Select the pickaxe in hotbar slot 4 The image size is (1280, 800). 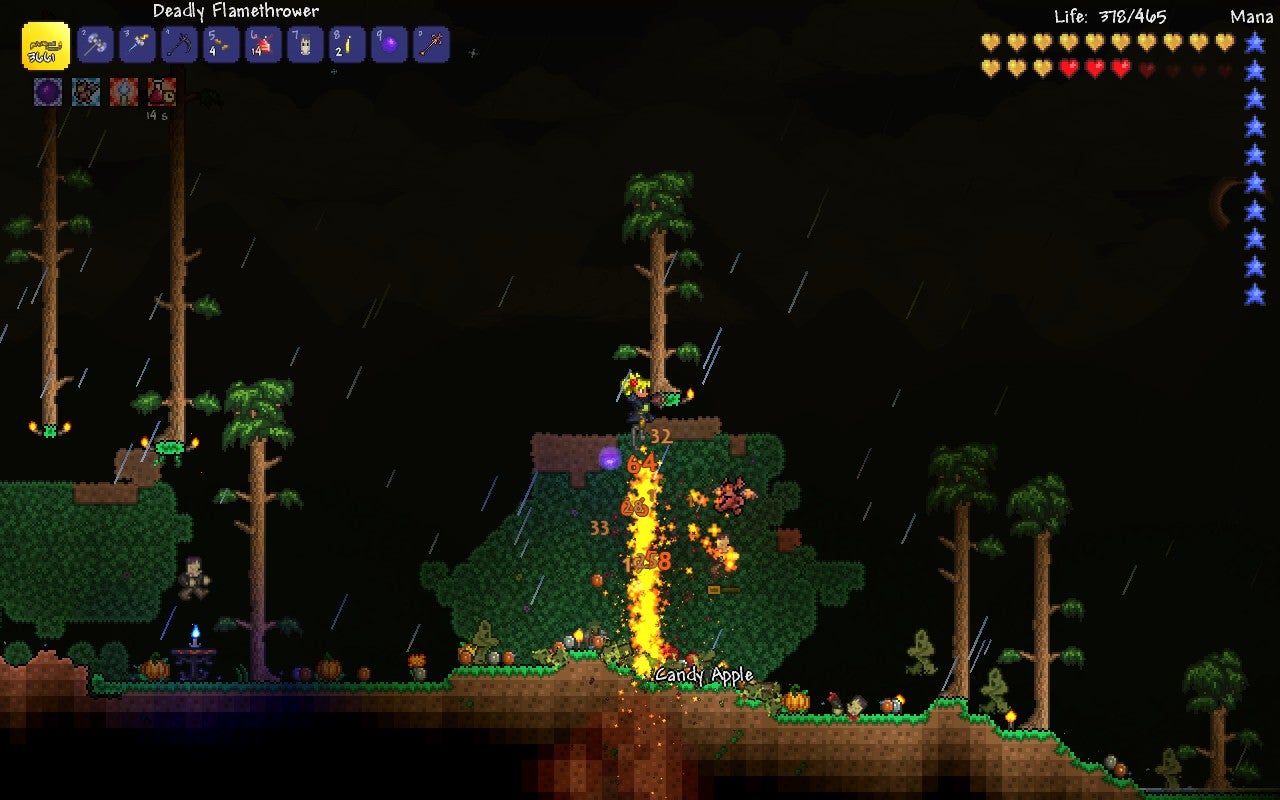pyautogui.click(x=179, y=45)
